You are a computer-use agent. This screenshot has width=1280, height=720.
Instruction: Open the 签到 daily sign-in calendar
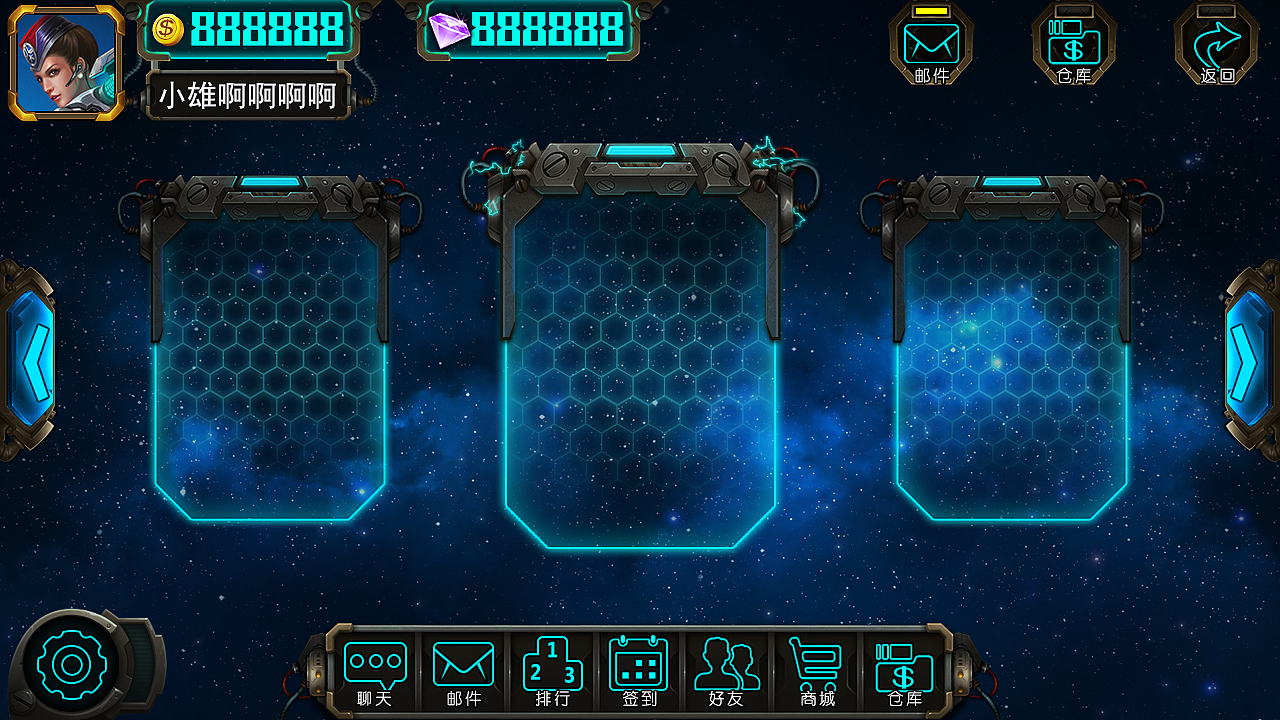coord(639,672)
